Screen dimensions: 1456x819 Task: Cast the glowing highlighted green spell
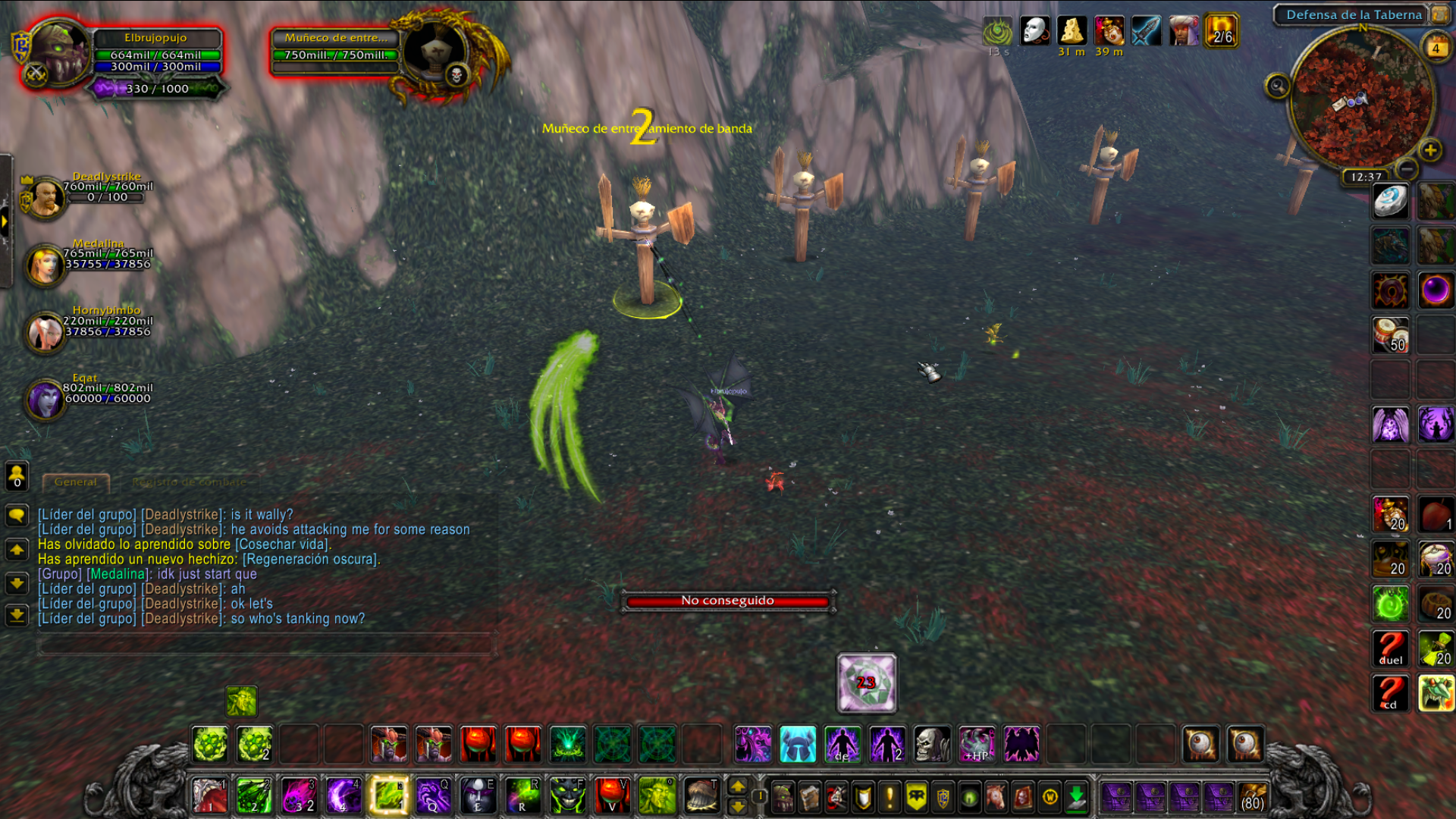388,795
